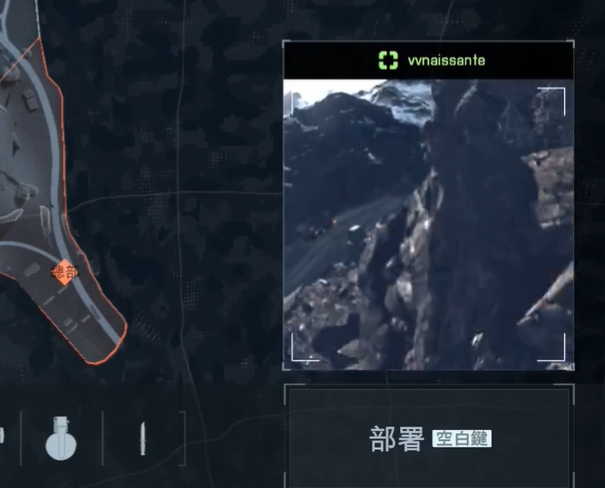605x488 pixels.
Task: Select the orange headquarters spawn marker
Action: point(65,271)
